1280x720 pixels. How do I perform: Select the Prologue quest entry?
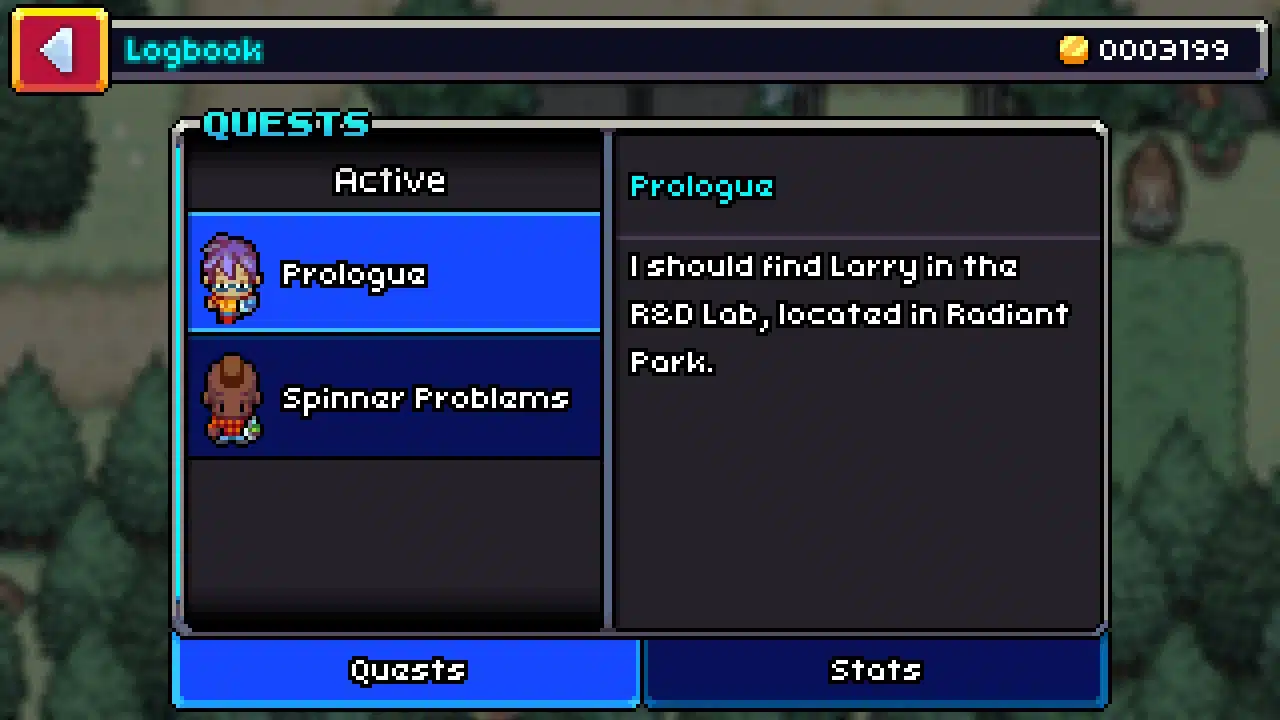click(x=393, y=274)
